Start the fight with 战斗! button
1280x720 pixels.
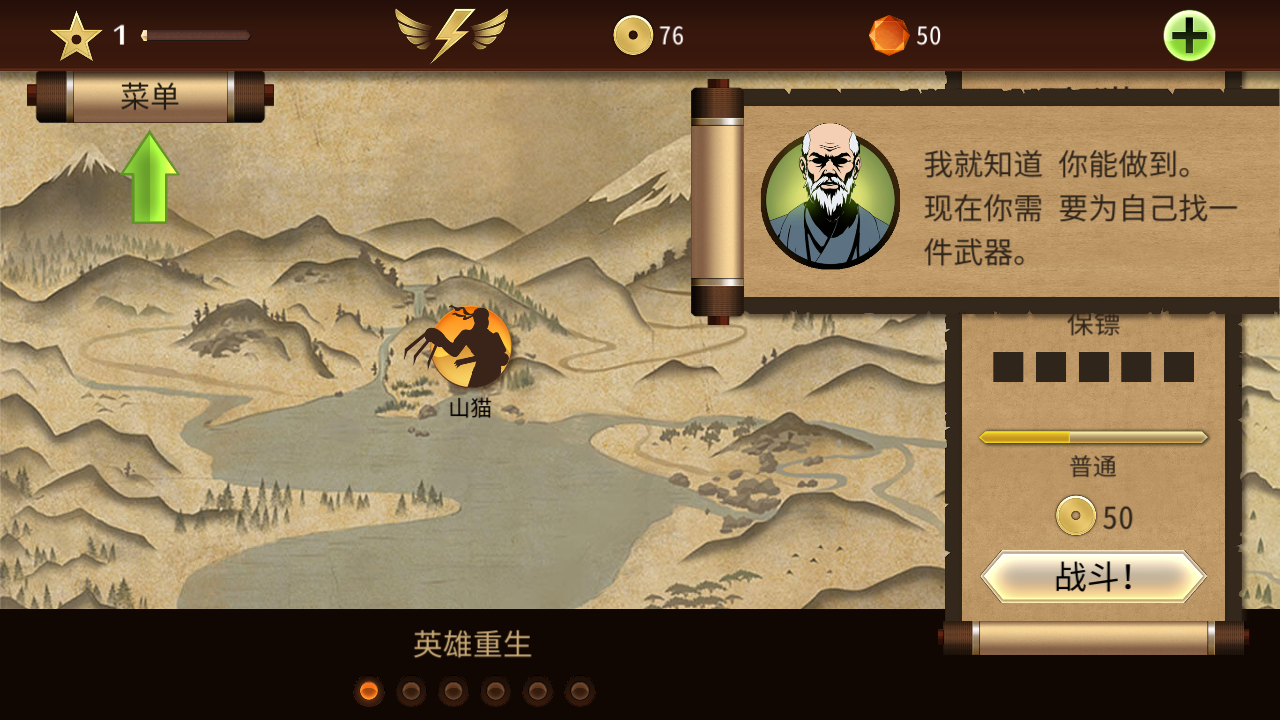(1093, 577)
